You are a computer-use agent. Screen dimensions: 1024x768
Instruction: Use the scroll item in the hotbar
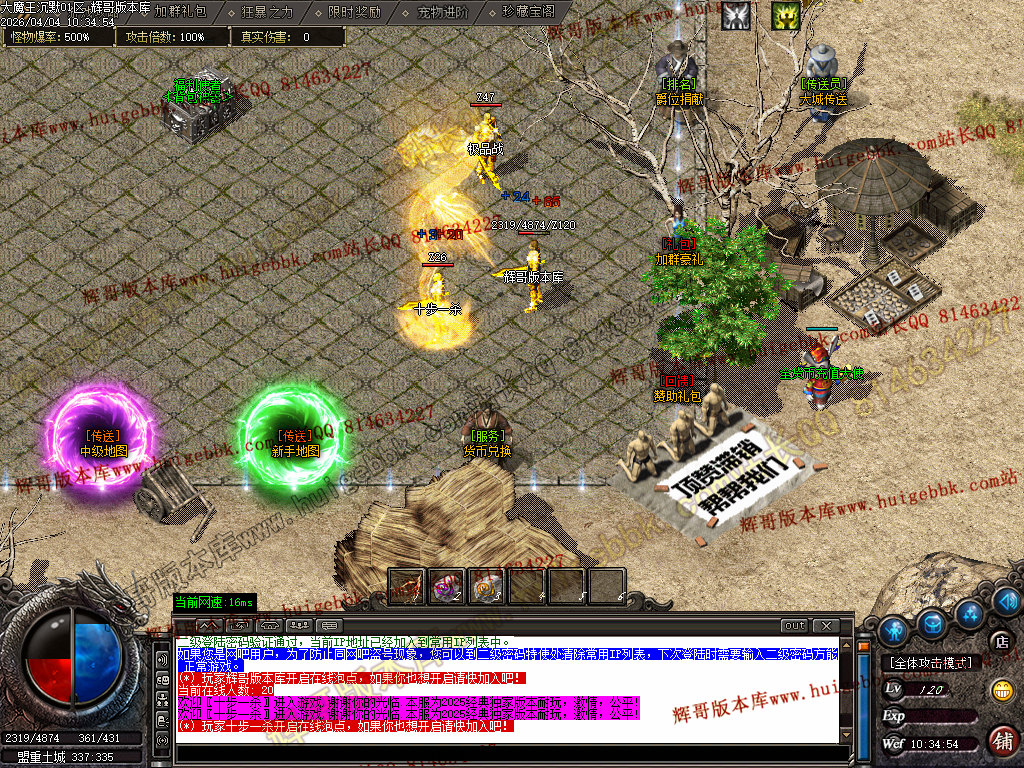(487, 586)
